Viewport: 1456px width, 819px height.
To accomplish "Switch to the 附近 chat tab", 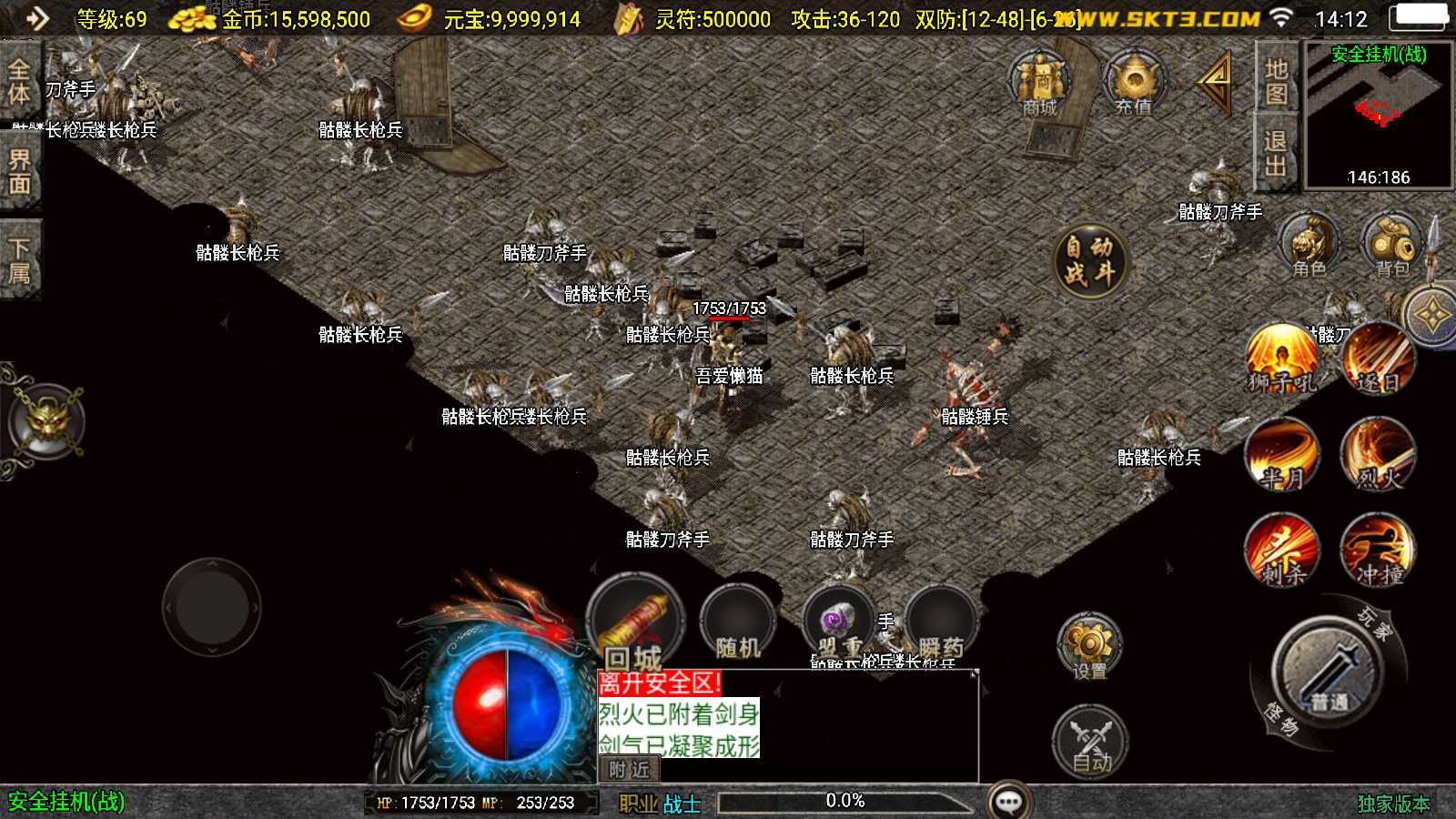I will pos(632,770).
